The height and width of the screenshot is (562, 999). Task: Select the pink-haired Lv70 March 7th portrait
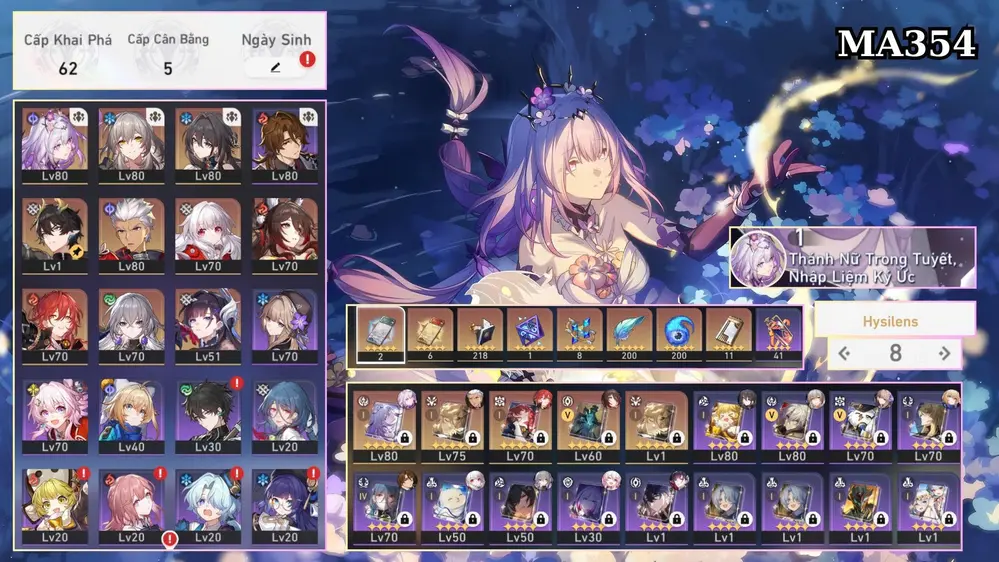point(55,415)
